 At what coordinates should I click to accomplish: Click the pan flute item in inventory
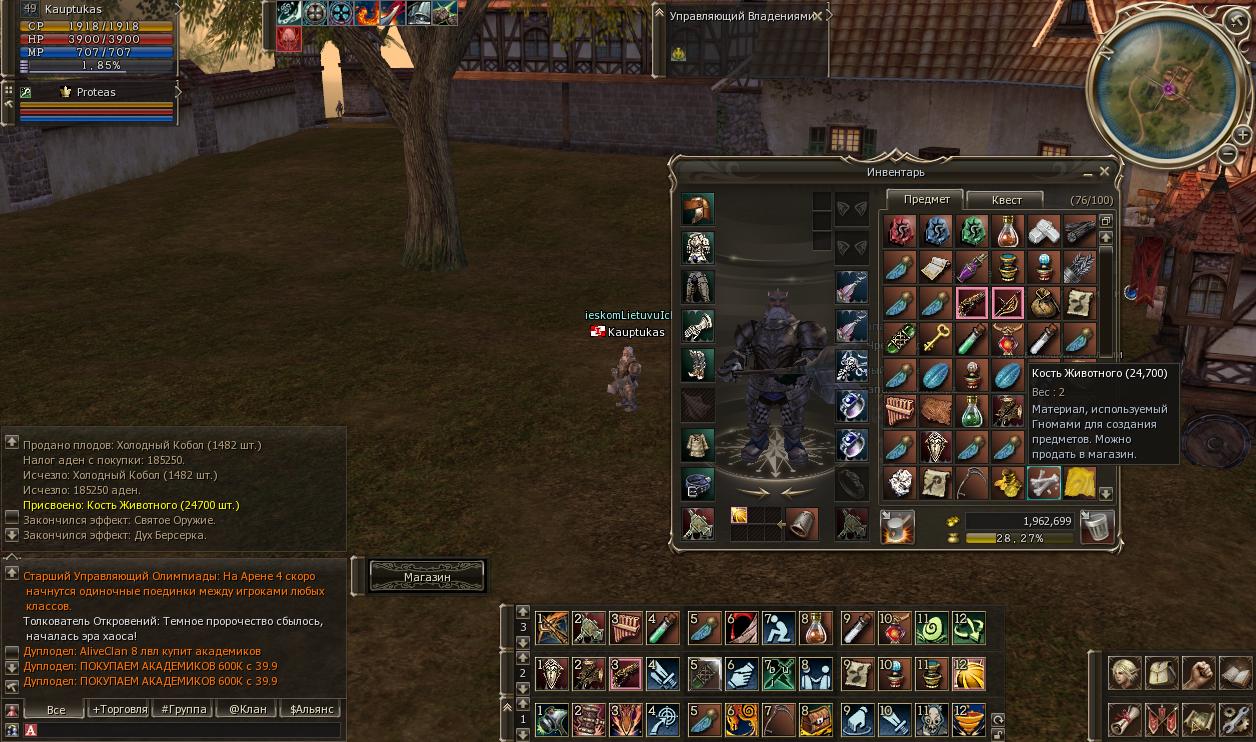point(899,410)
